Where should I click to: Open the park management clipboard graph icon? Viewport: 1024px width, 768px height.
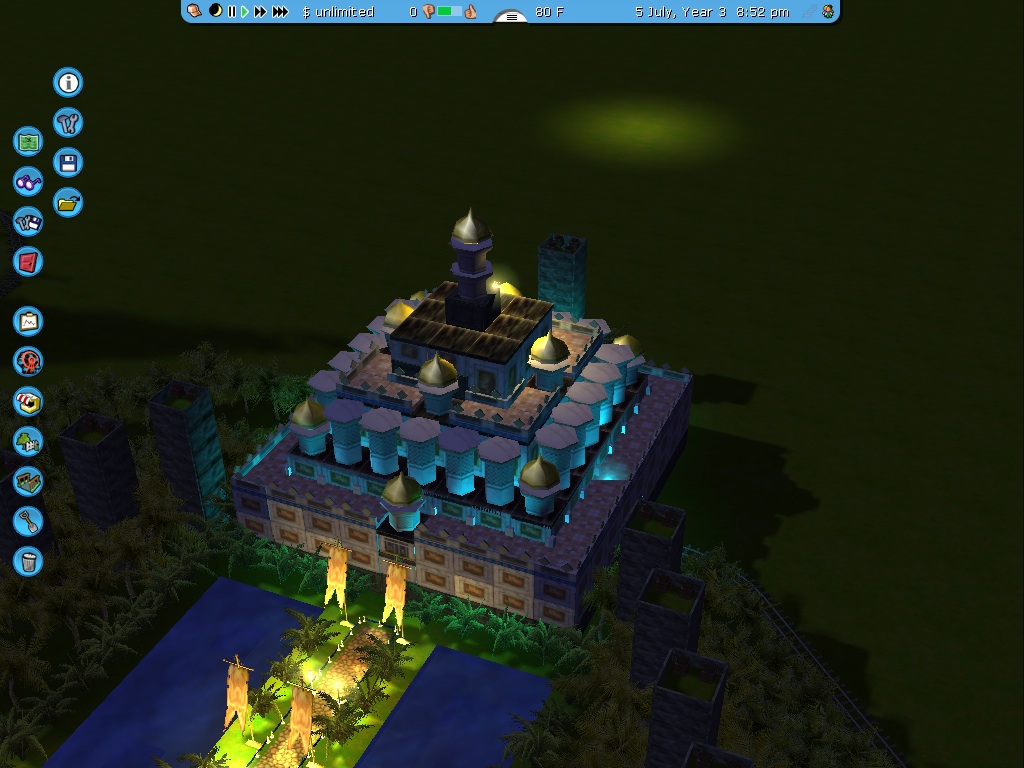(x=29, y=321)
